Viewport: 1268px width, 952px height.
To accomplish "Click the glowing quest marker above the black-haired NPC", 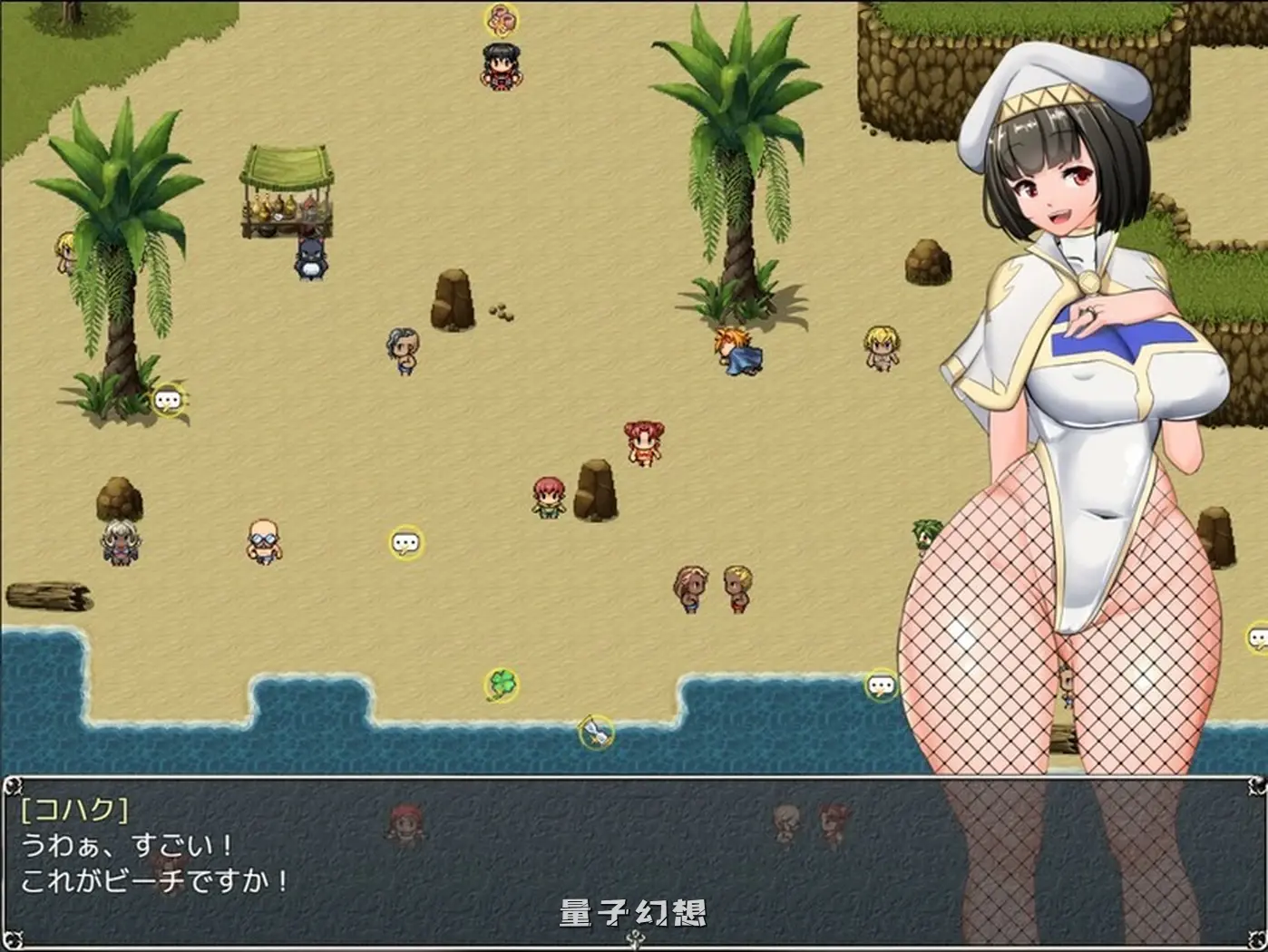I will pos(500,18).
